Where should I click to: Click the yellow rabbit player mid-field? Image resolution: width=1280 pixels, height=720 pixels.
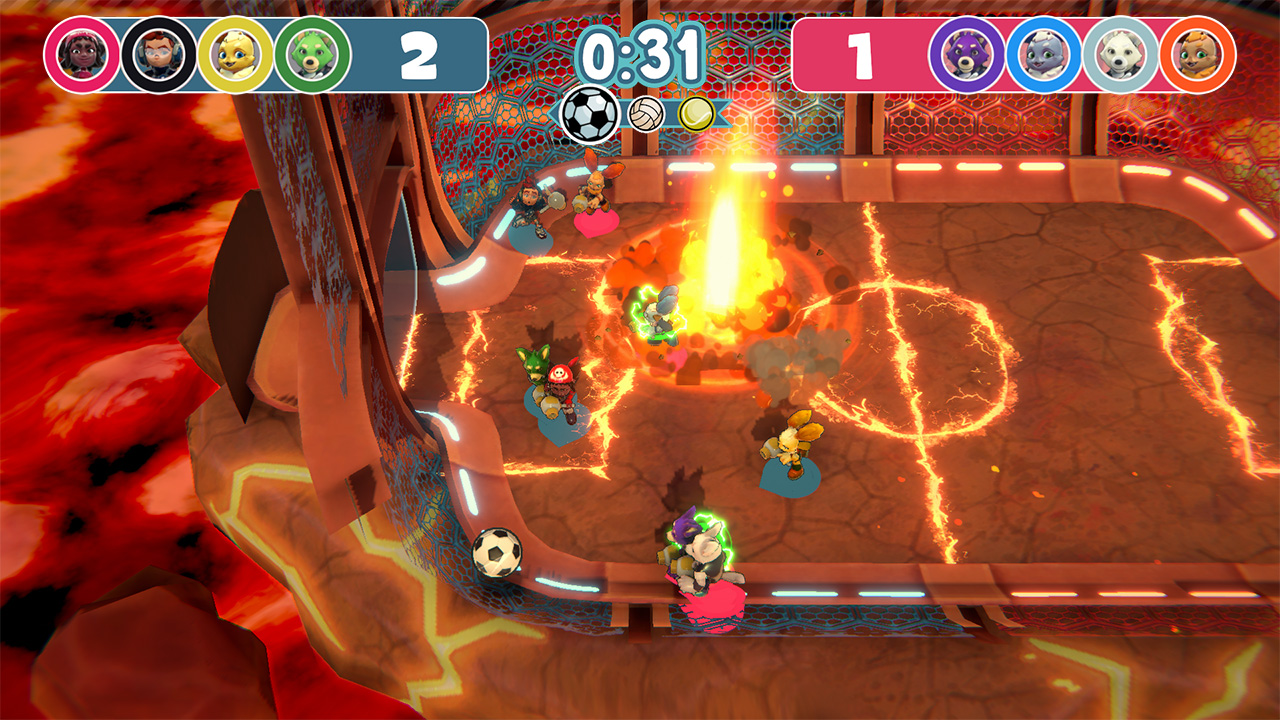click(790, 440)
